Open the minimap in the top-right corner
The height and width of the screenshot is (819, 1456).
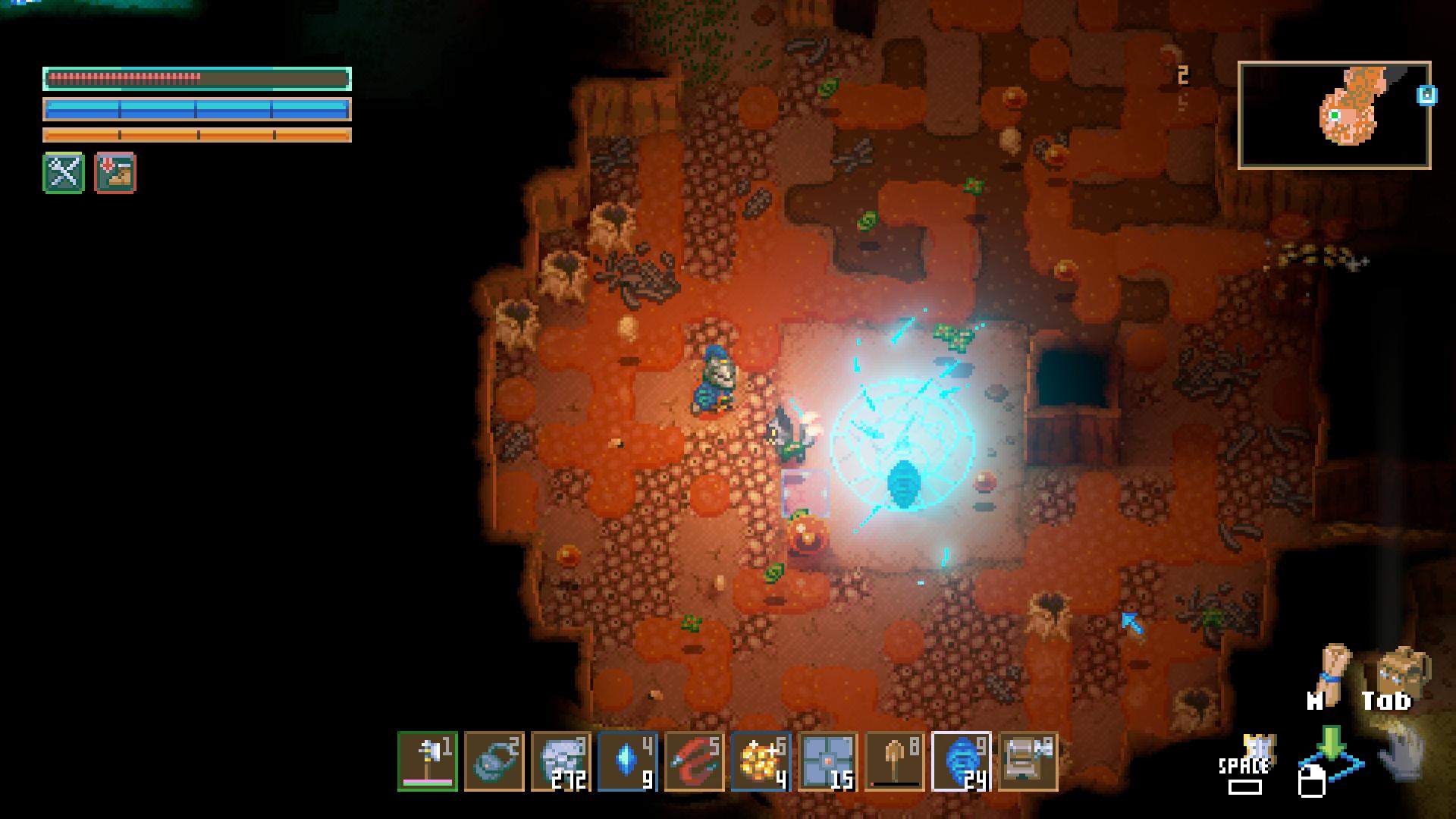coord(1334,115)
